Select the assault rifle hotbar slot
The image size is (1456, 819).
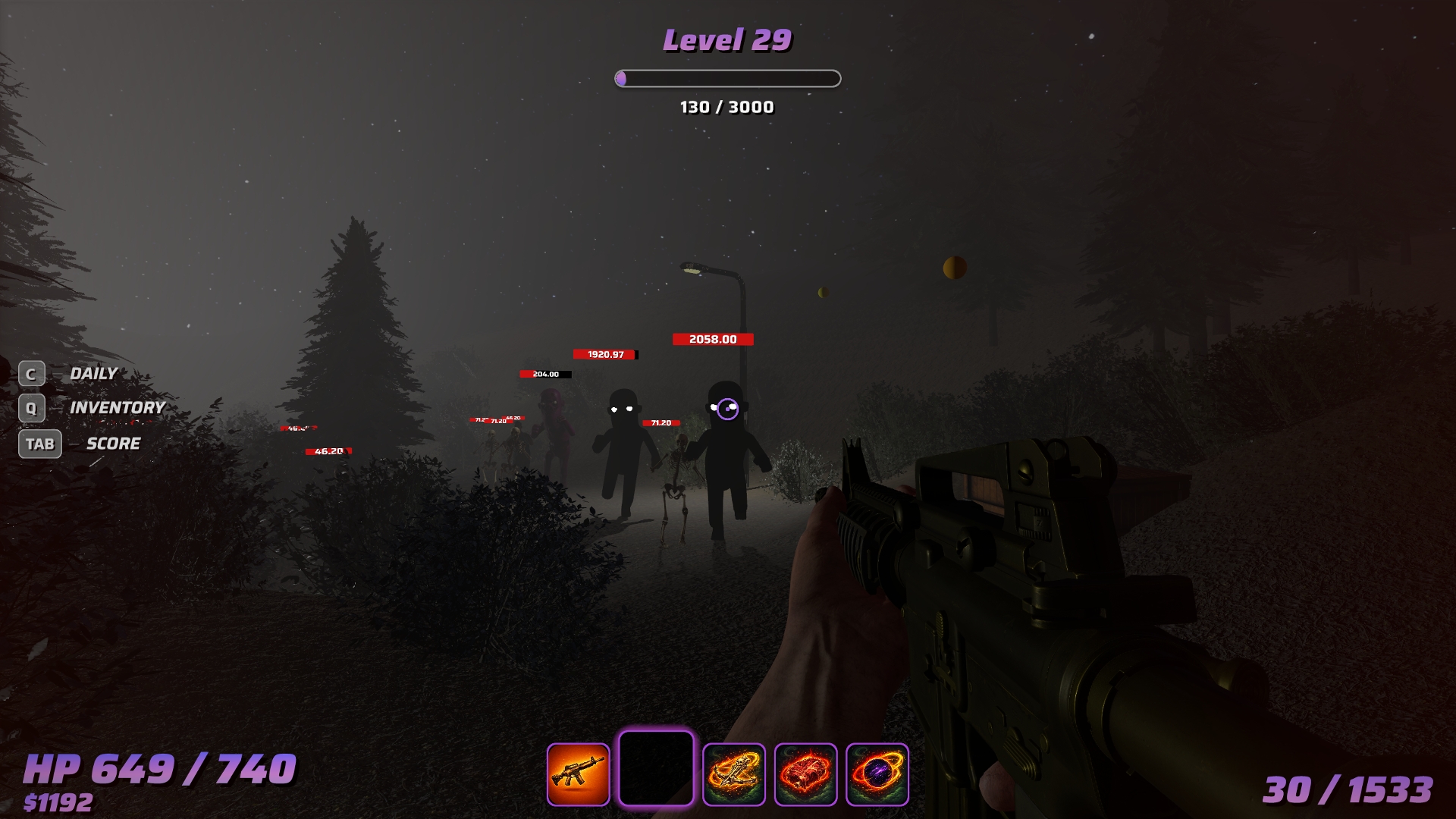point(578,774)
